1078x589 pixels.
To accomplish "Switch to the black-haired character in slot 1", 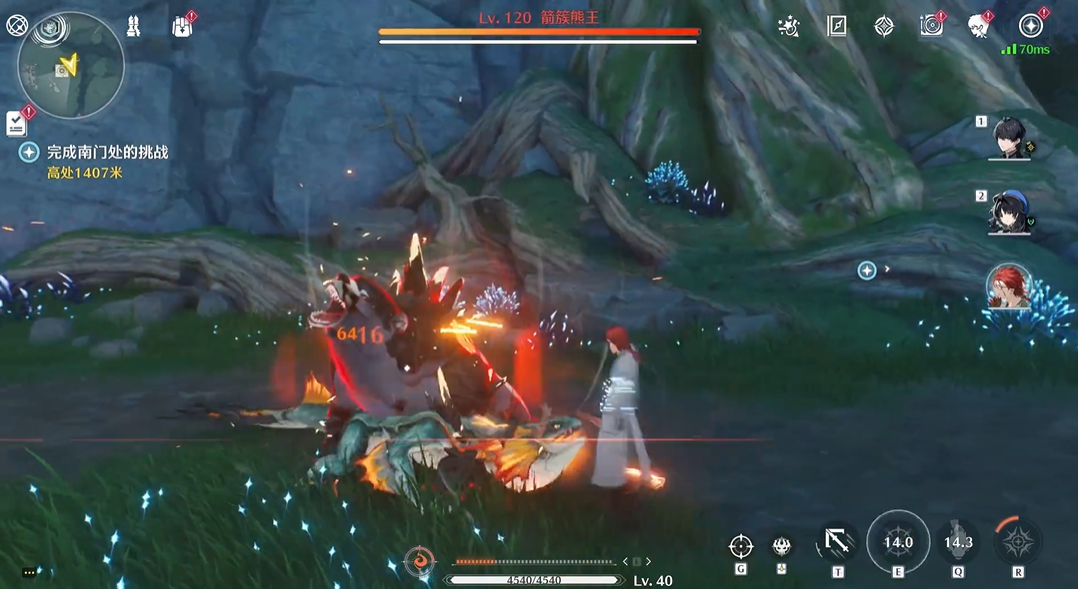I will (1008, 138).
